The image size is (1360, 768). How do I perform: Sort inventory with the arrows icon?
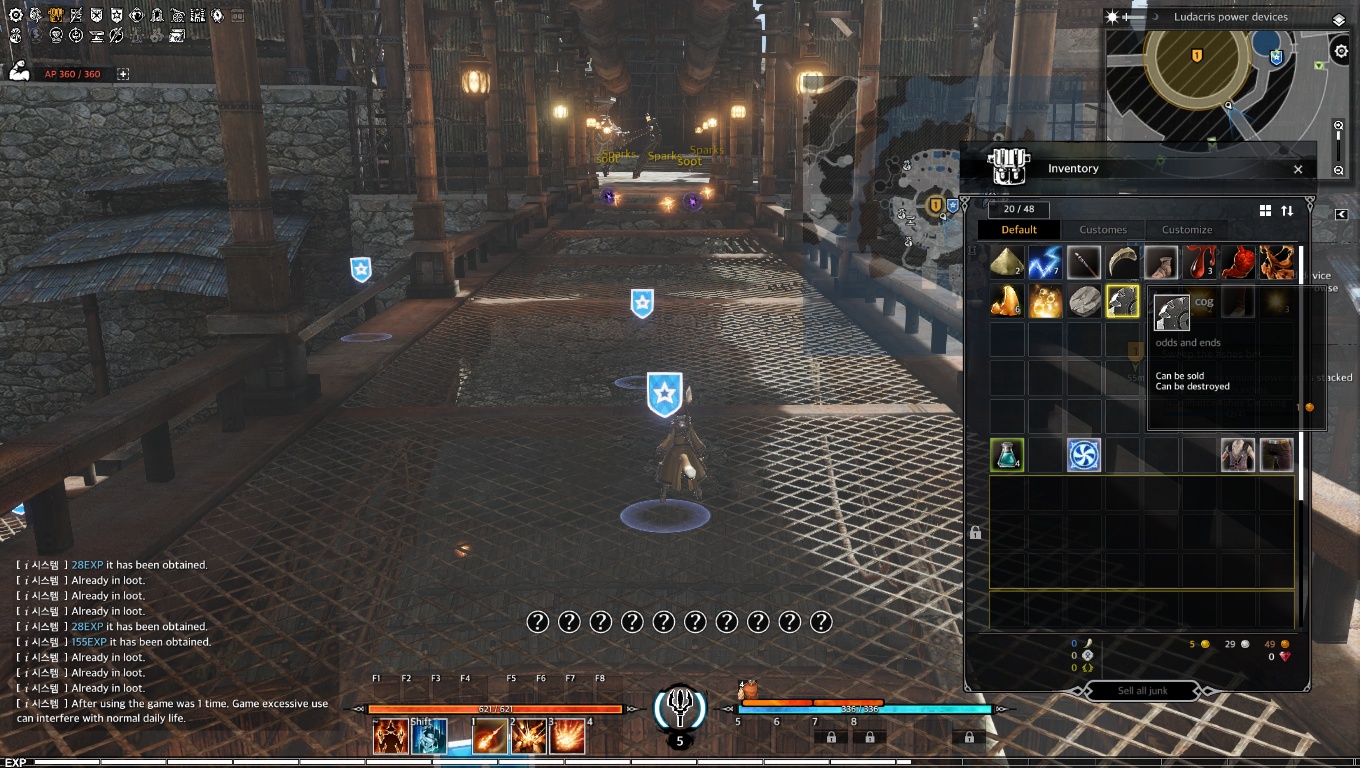(1287, 211)
